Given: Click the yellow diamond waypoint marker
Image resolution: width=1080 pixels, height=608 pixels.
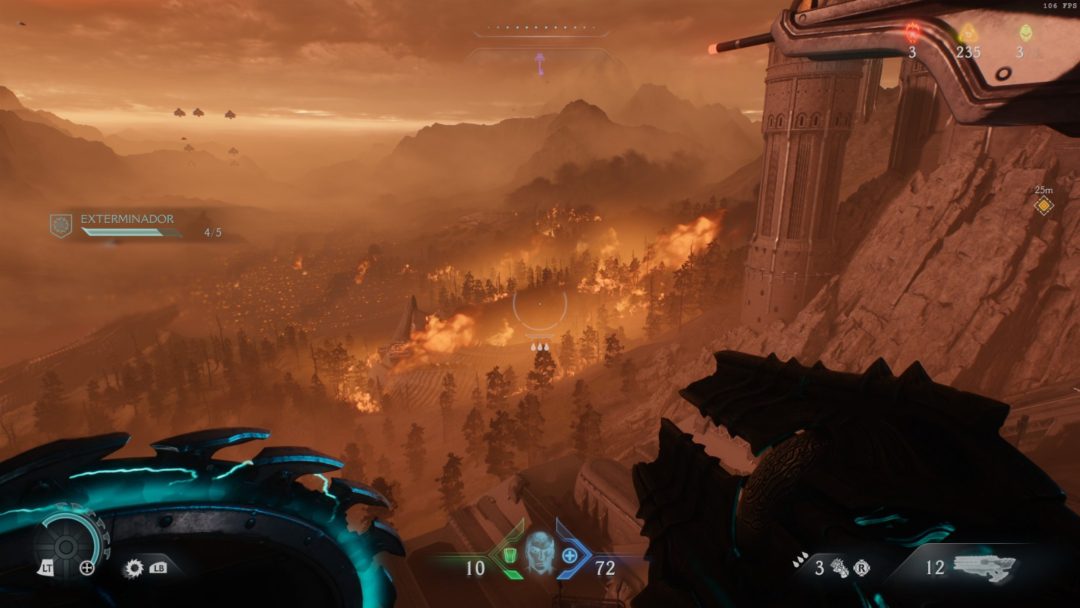Looking at the screenshot, I should click(x=1043, y=206).
